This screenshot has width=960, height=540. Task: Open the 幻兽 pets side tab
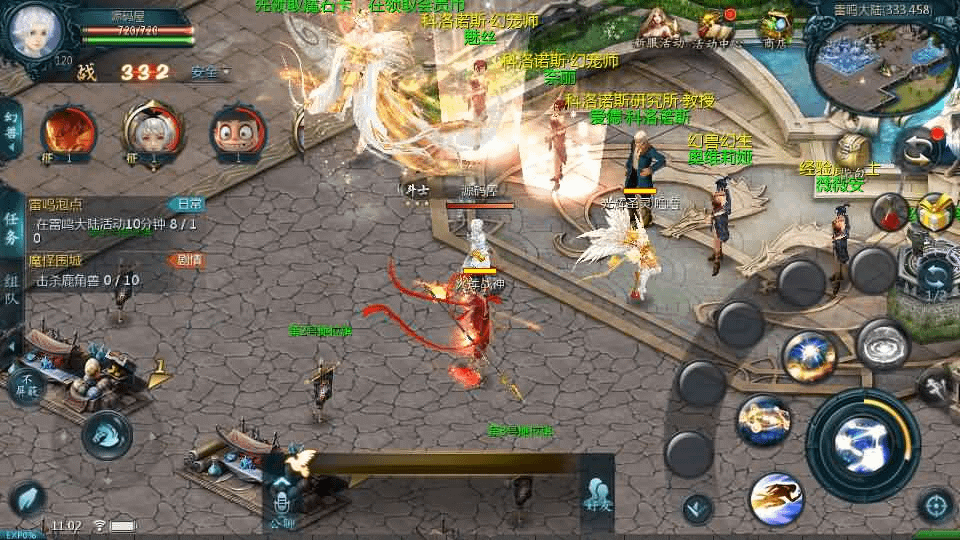point(11,129)
